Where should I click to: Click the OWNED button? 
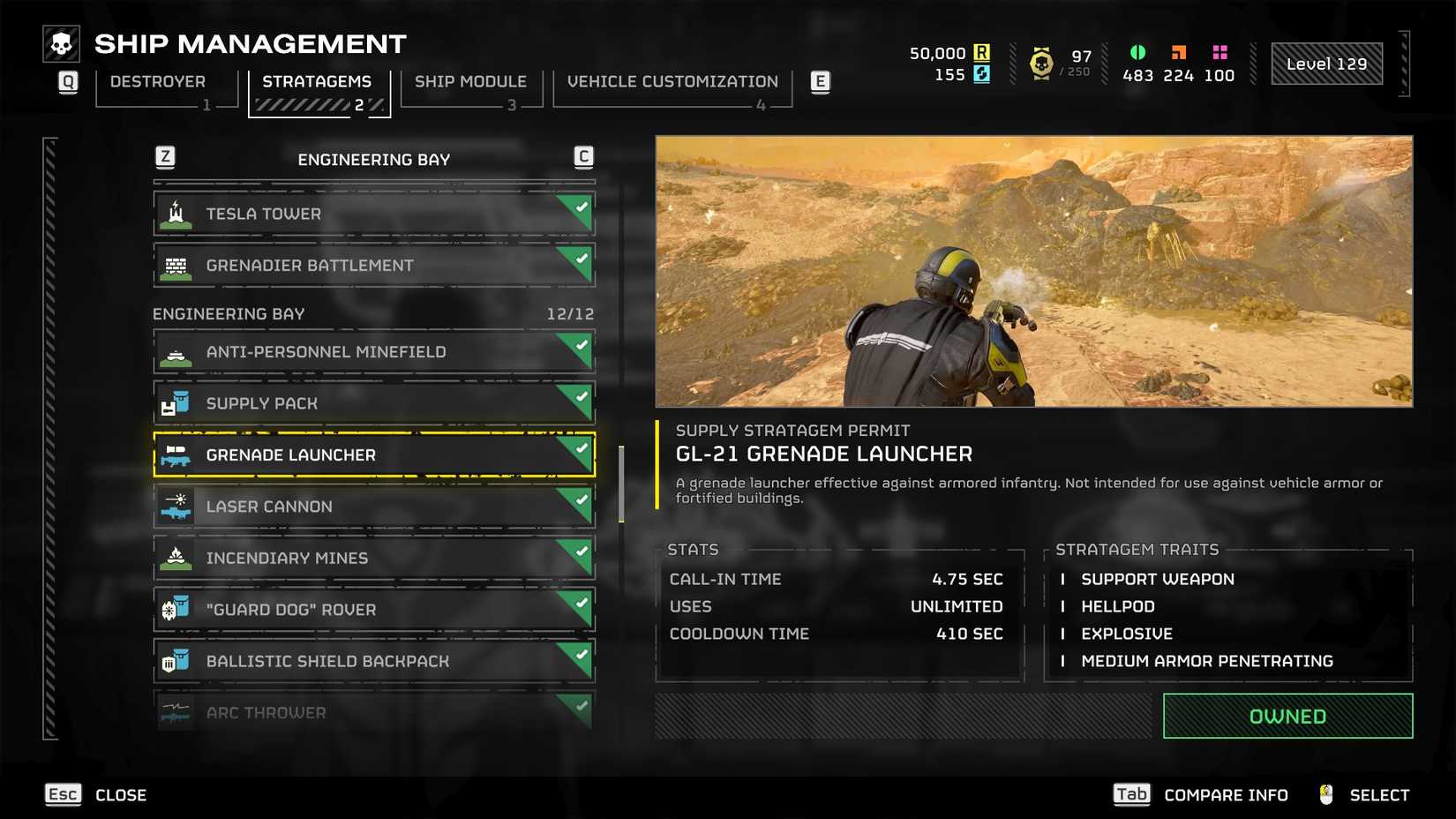pos(1286,716)
